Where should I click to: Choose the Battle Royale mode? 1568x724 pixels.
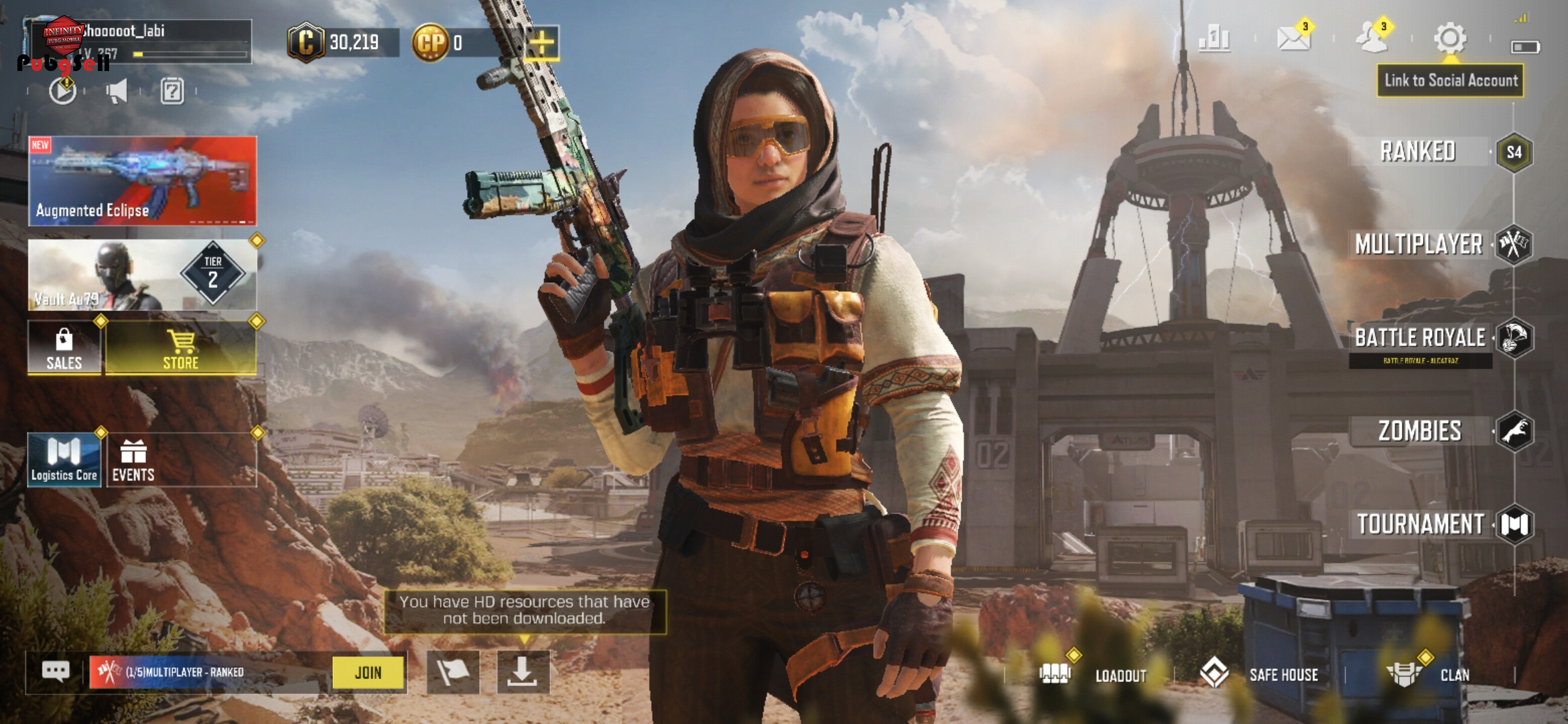pyautogui.click(x=1421, y=338)
